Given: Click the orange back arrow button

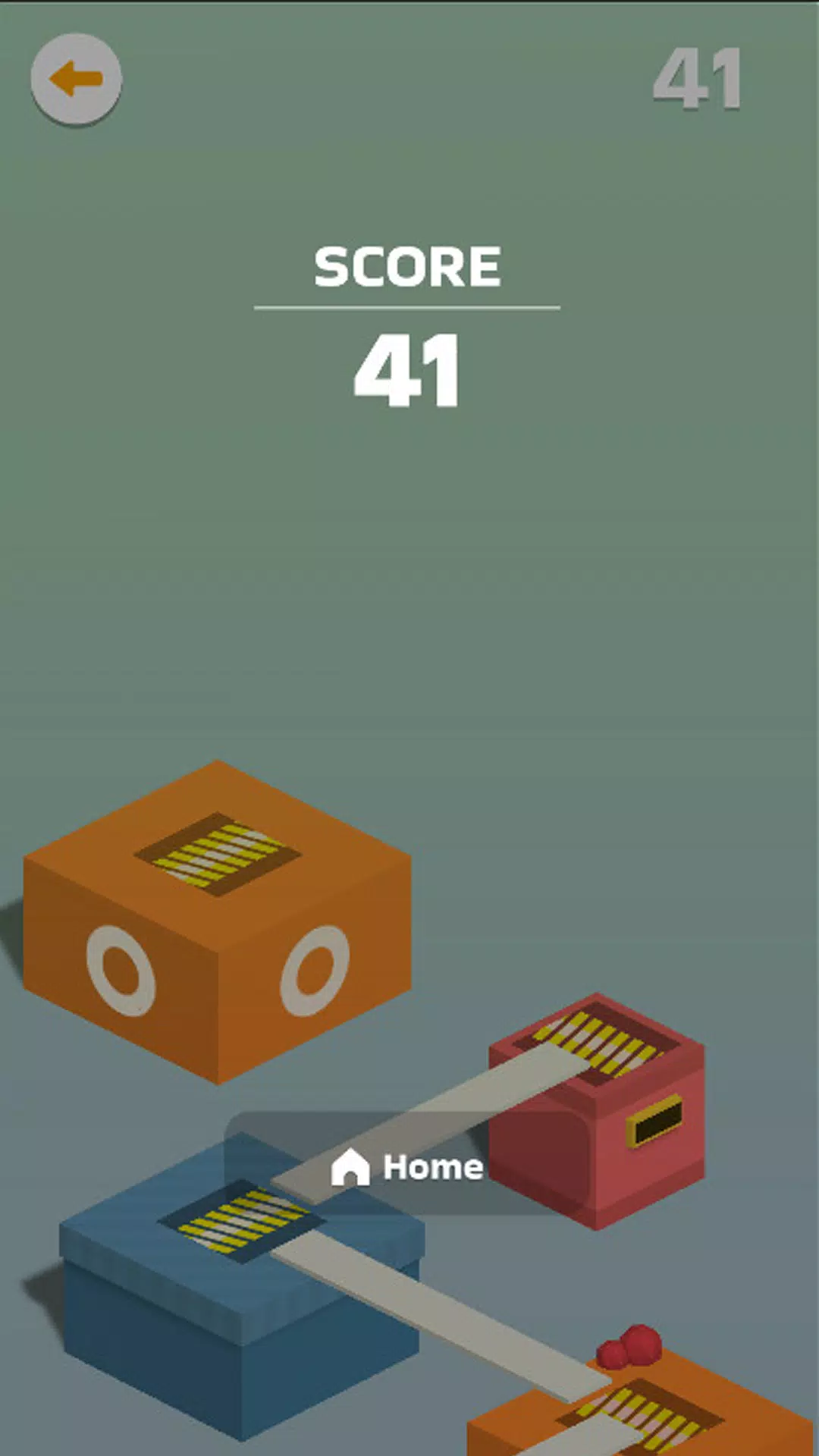Looking at the screenshot, I should point(76,79).
